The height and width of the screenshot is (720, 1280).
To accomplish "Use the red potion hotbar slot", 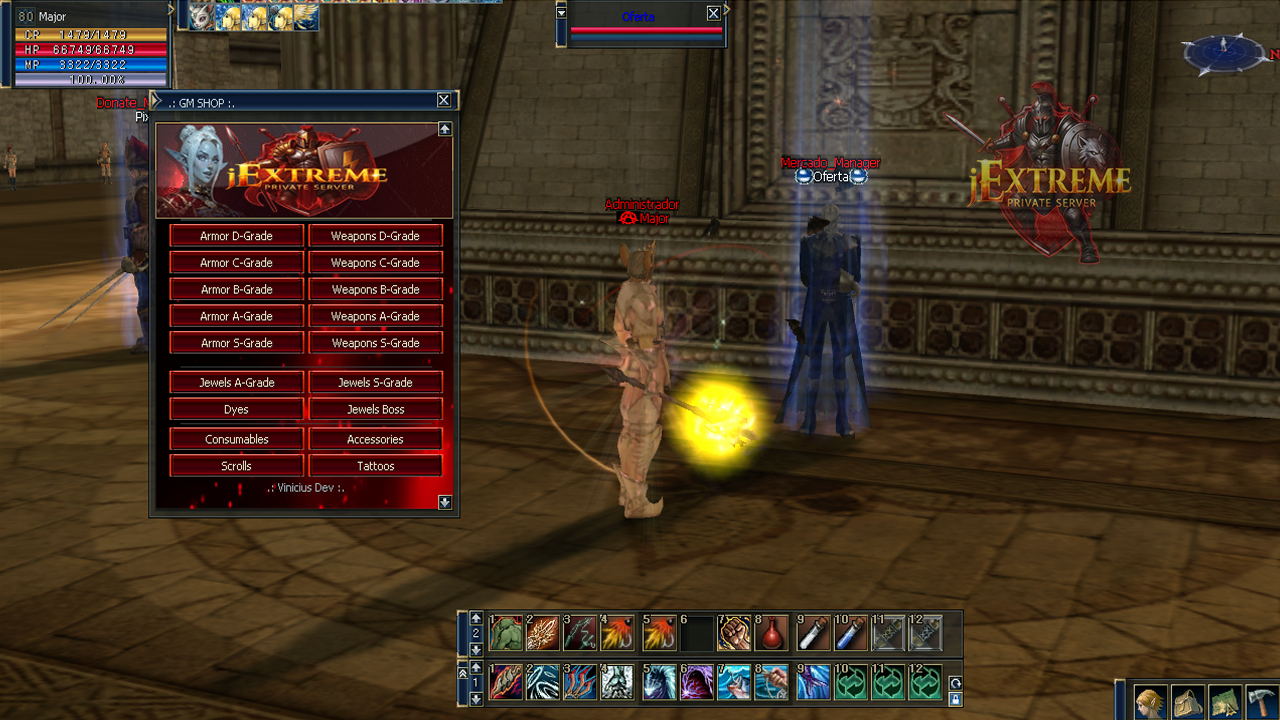I will pyautogui.click(x=771, y=633).
